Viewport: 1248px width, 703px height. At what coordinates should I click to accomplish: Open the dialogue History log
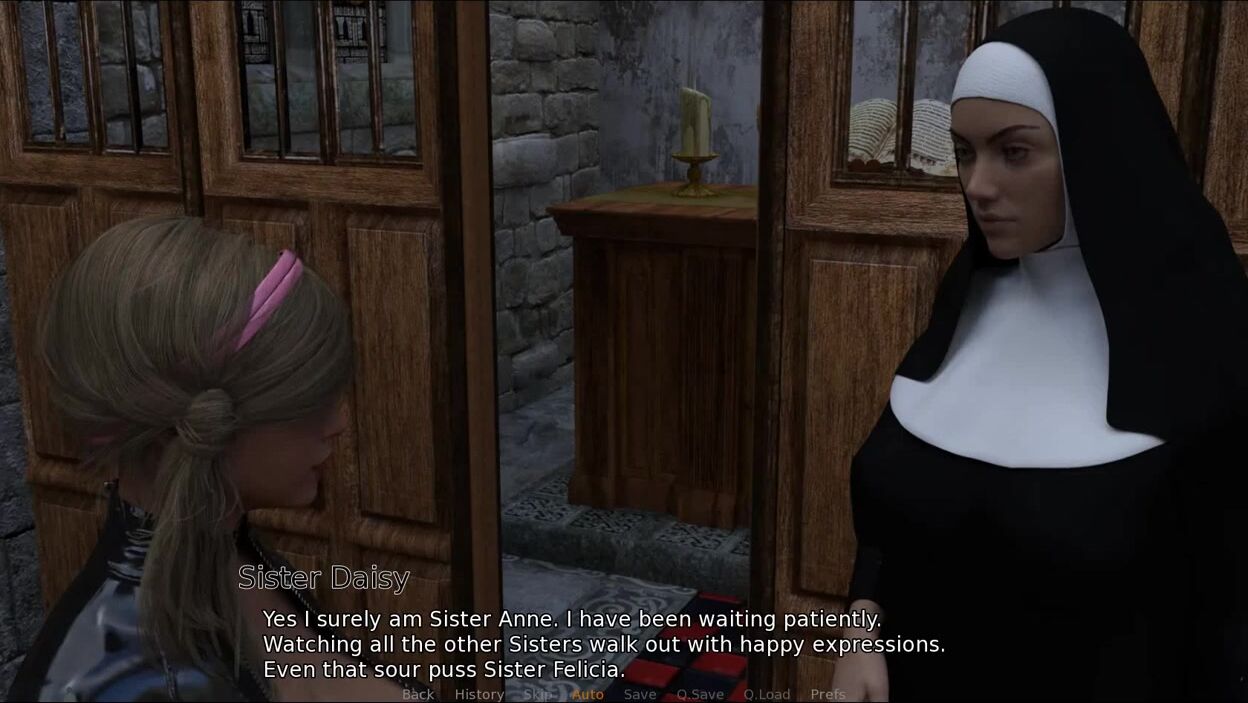(x=479, y=694)
